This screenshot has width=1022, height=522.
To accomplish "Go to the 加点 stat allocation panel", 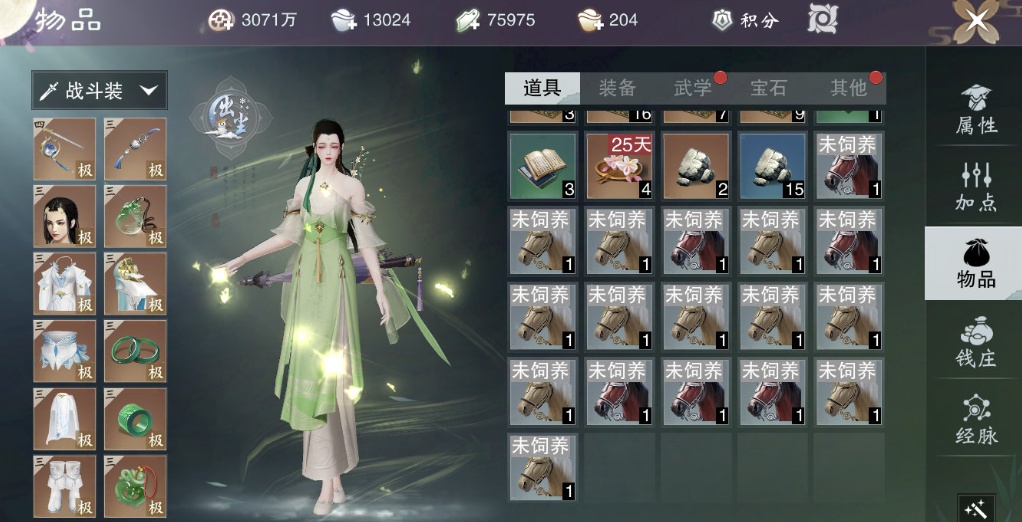I will [975, 185].
